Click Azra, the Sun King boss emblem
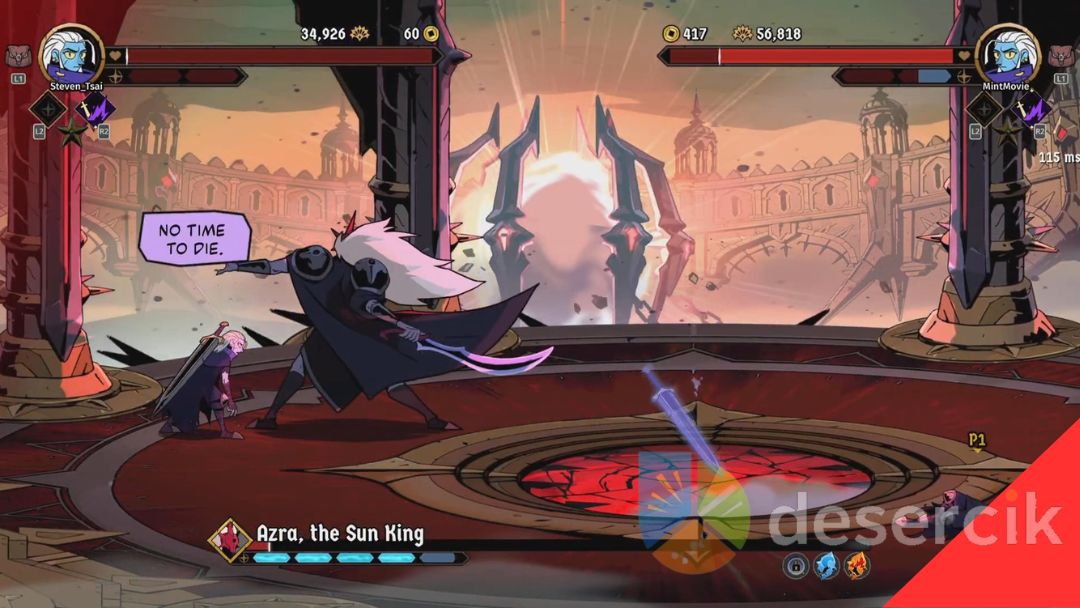The width and height of the screenshot is (1080, 608). (229, 540)
